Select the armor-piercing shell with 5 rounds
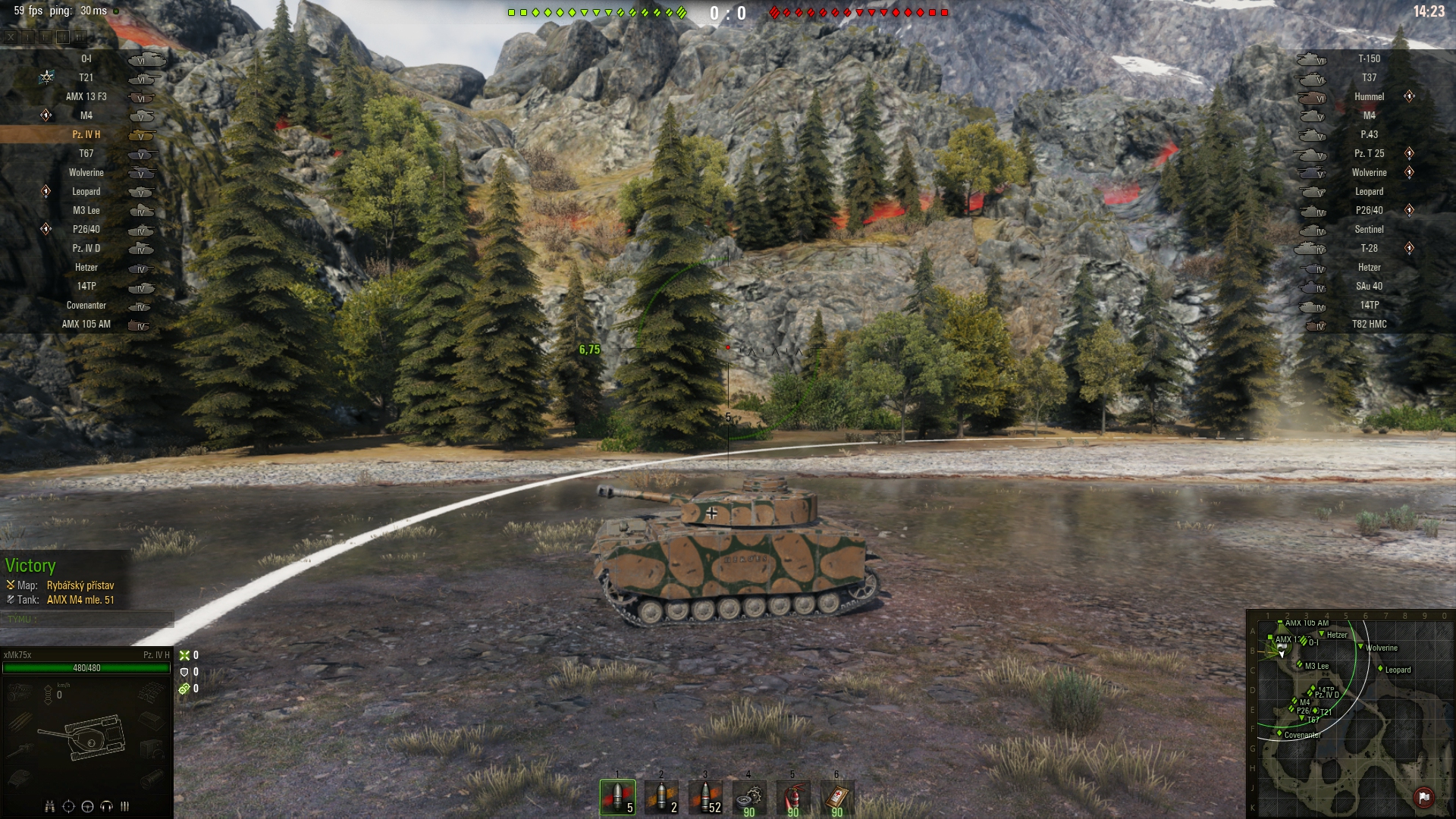The width and height of the screenshot is (1456, 819). click(x=617, y=797)
